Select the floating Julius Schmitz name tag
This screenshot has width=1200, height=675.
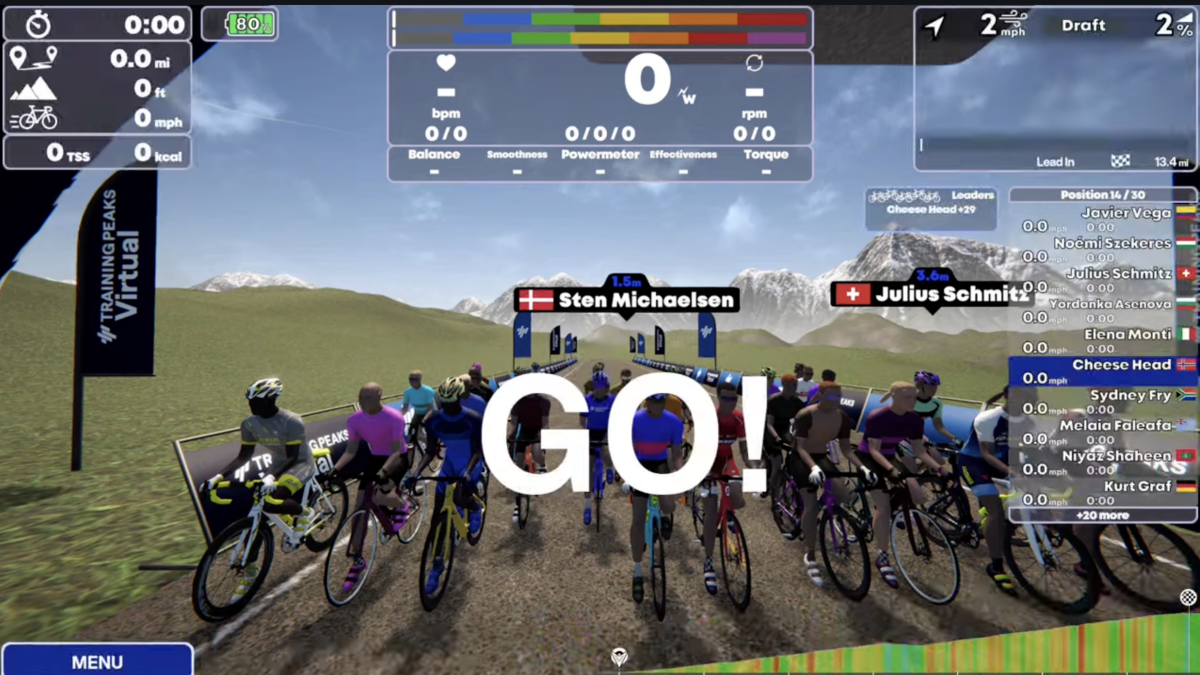930,294
